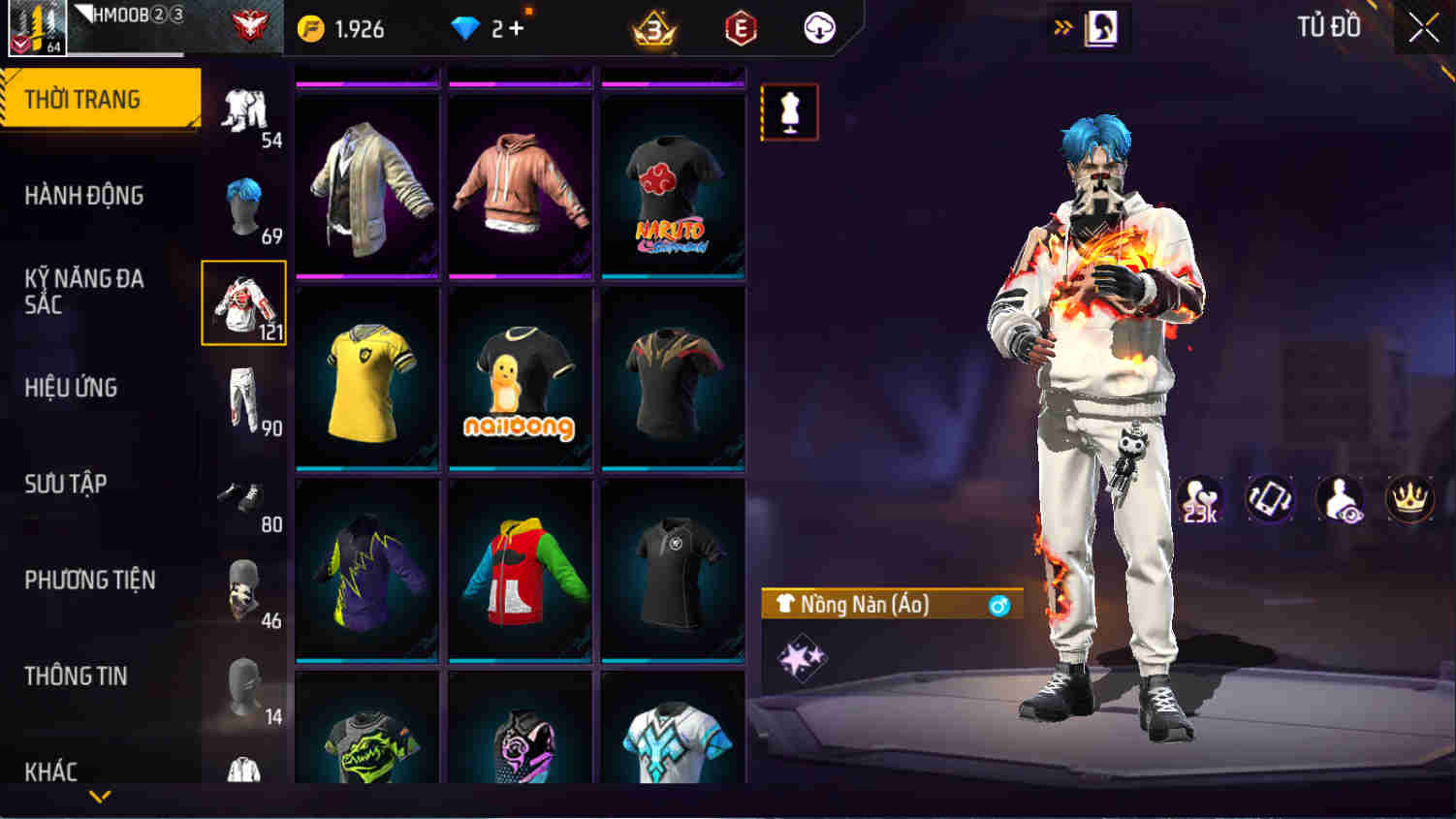Click the TỦ ĐỒ label
The width and height of the screenshot is (1456, 819).
click(x=1328, y=27)
